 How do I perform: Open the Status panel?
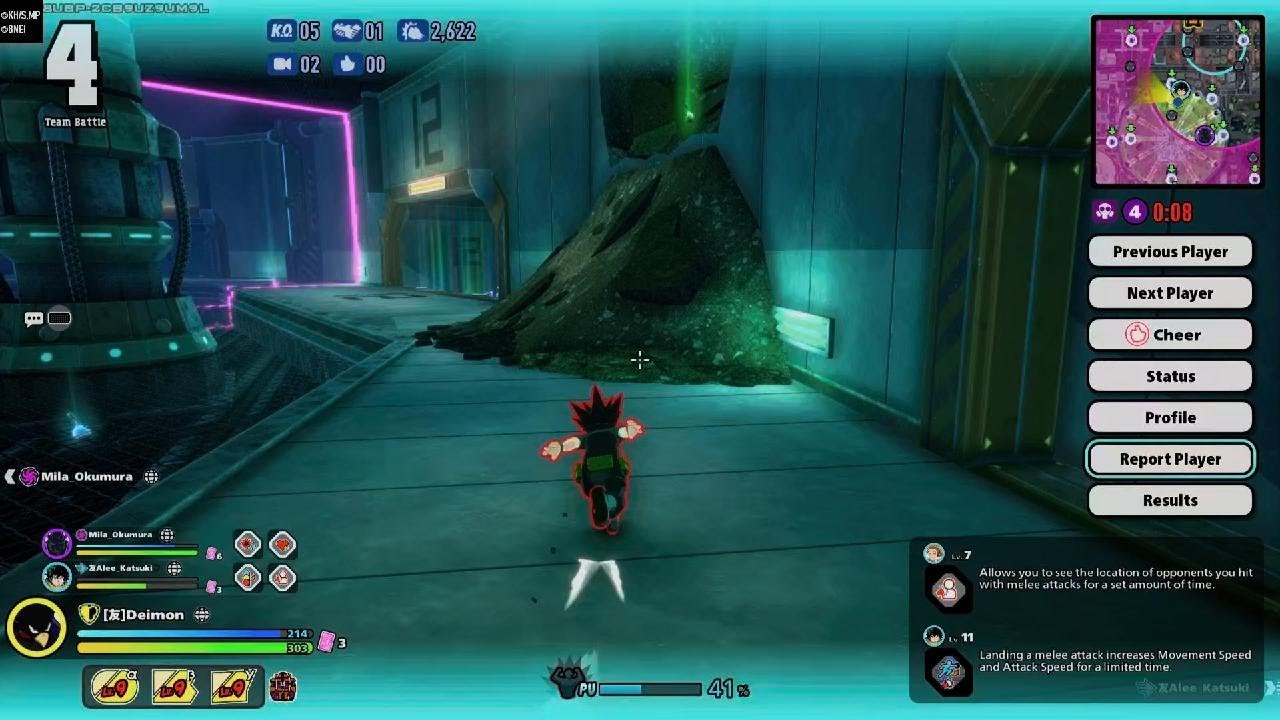[x=1170, y=376]
